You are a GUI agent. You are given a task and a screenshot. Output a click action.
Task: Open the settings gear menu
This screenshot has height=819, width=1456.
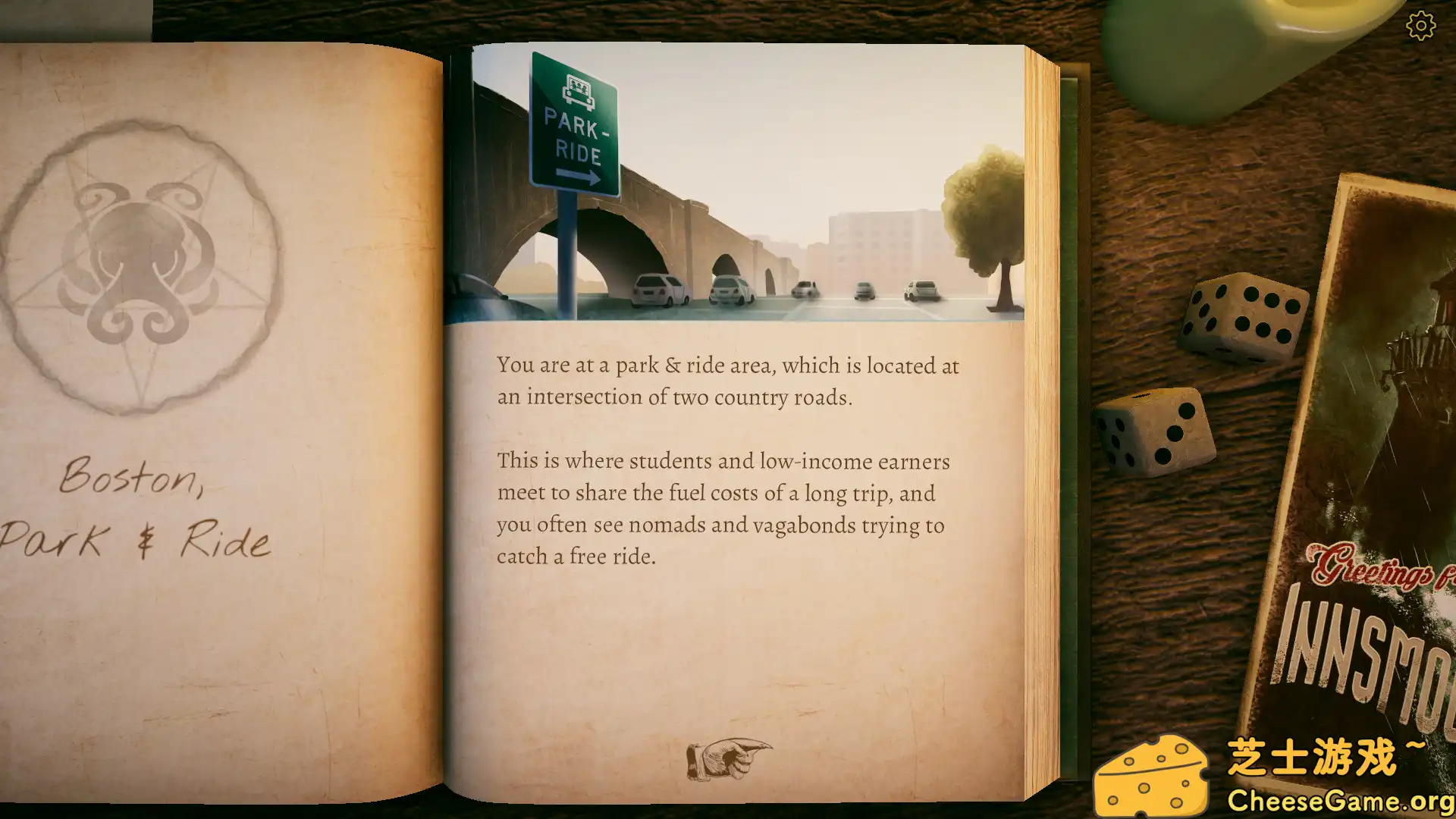pyautogui.click(x=1420, y=25)
